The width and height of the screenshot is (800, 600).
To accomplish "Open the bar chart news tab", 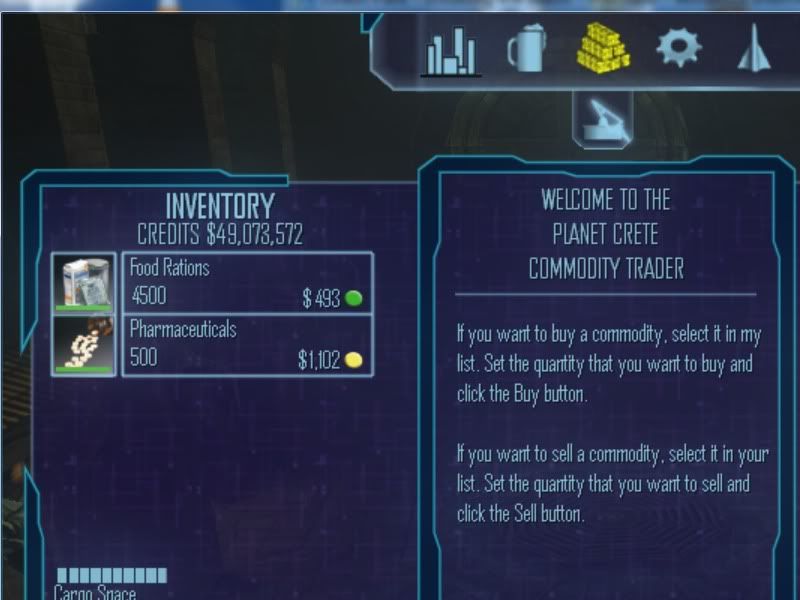I will pyautogui.click(x=452, y=50).
